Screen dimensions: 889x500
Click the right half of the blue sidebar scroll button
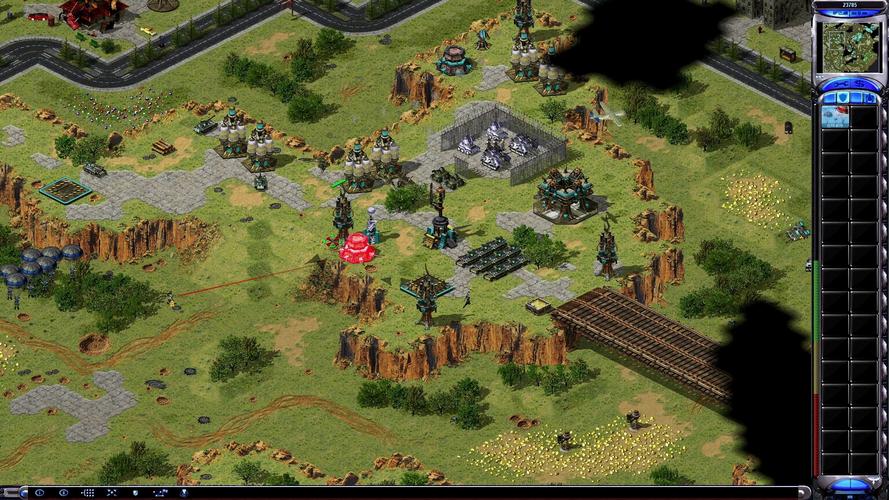[862, 483]
